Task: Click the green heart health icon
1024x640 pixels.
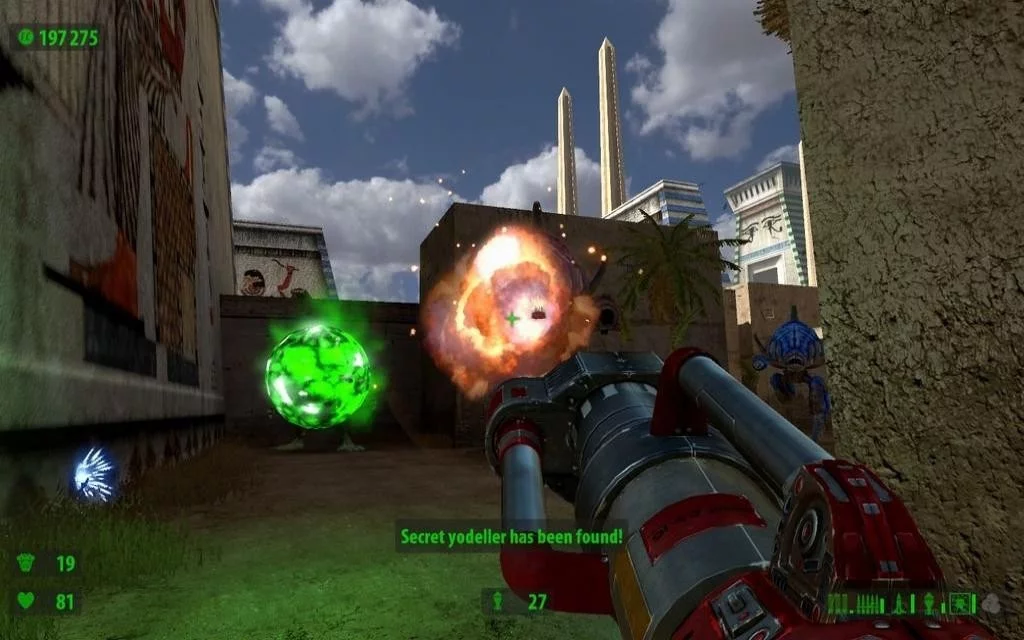Action: 27,601
